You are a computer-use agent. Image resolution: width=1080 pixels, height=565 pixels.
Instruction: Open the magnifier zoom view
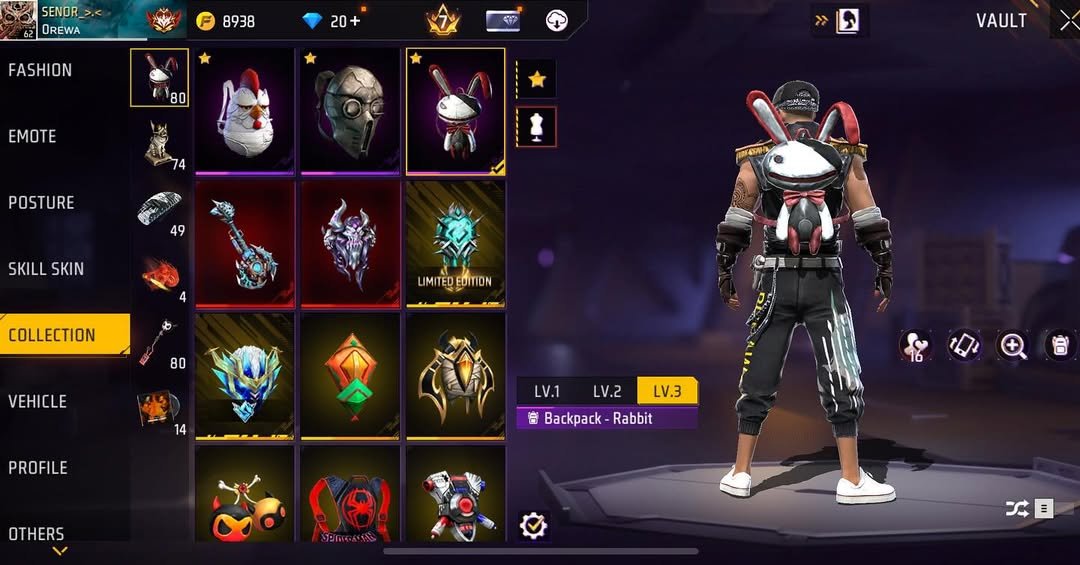1013,346
